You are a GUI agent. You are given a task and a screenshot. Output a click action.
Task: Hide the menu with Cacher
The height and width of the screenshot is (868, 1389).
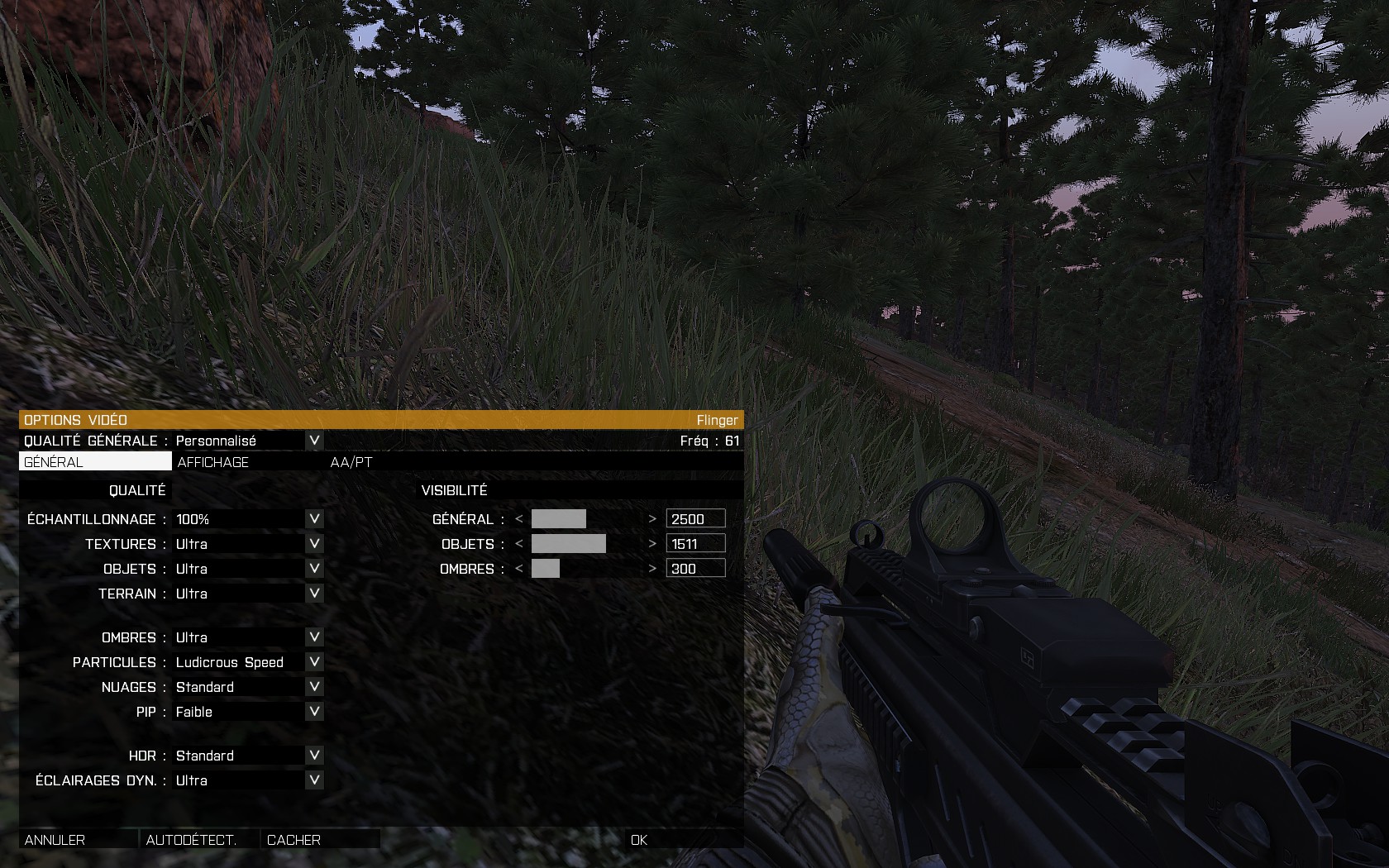[294, 840]
